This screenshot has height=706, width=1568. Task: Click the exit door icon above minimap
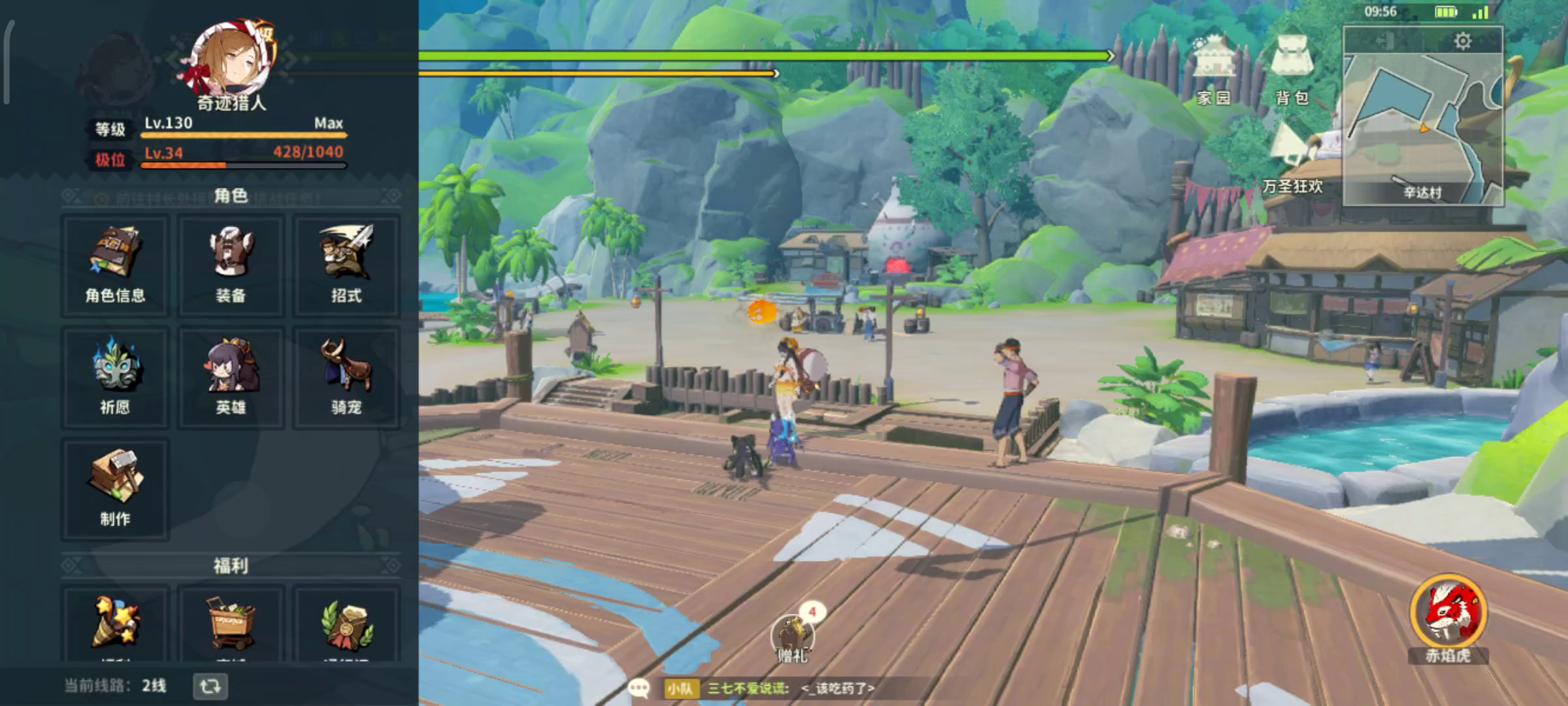1385,41
